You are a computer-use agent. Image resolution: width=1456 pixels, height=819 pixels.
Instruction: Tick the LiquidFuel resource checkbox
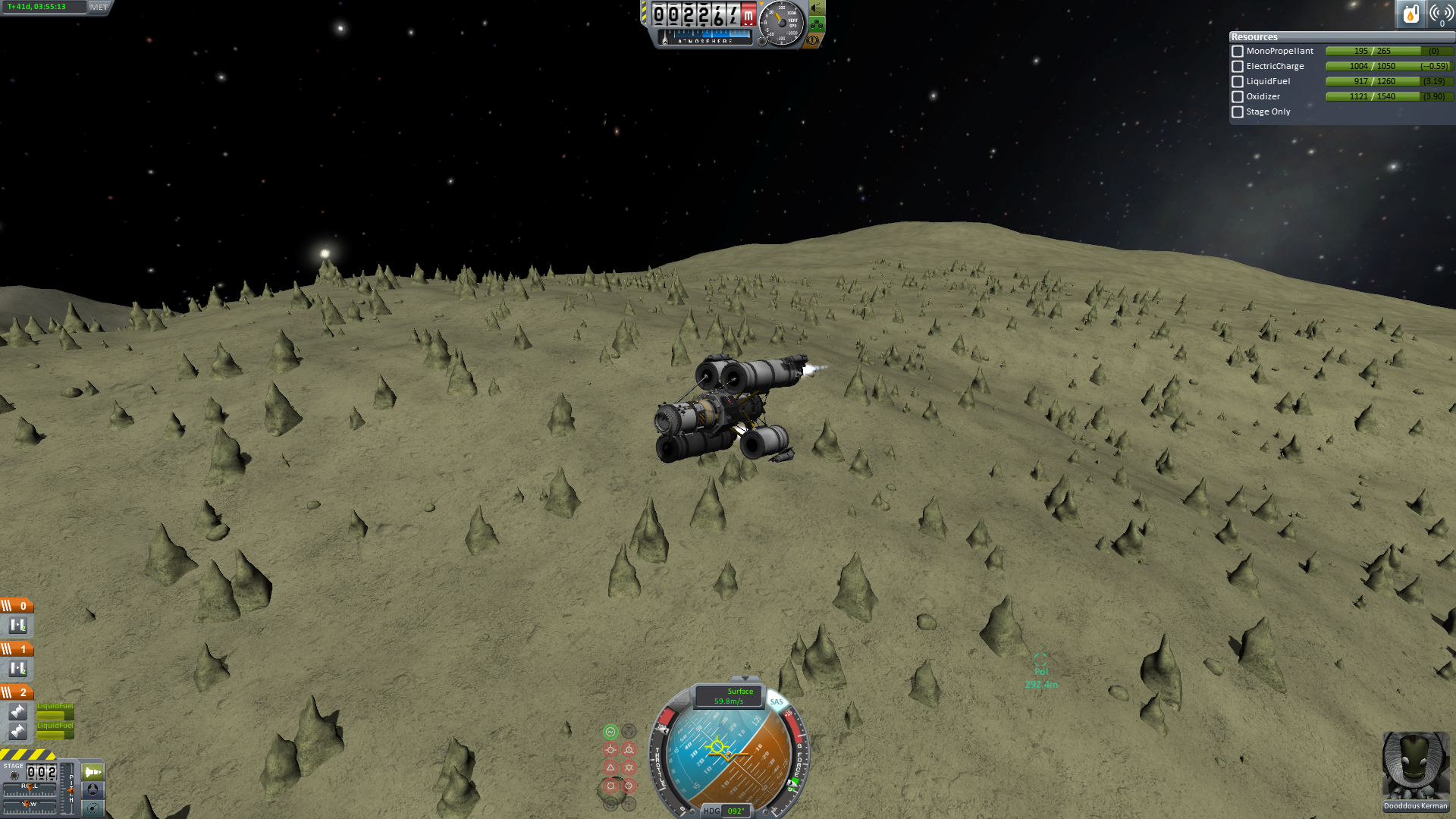pyautogui.click(x=1238, y=82)
